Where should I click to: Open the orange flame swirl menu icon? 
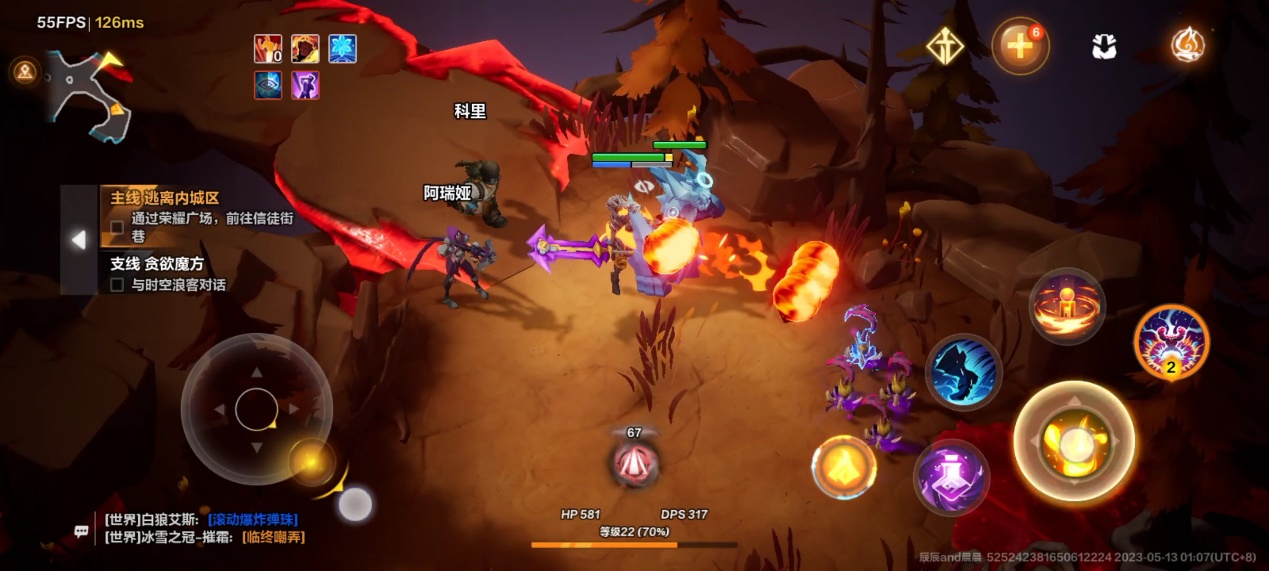pos(1188,46)
